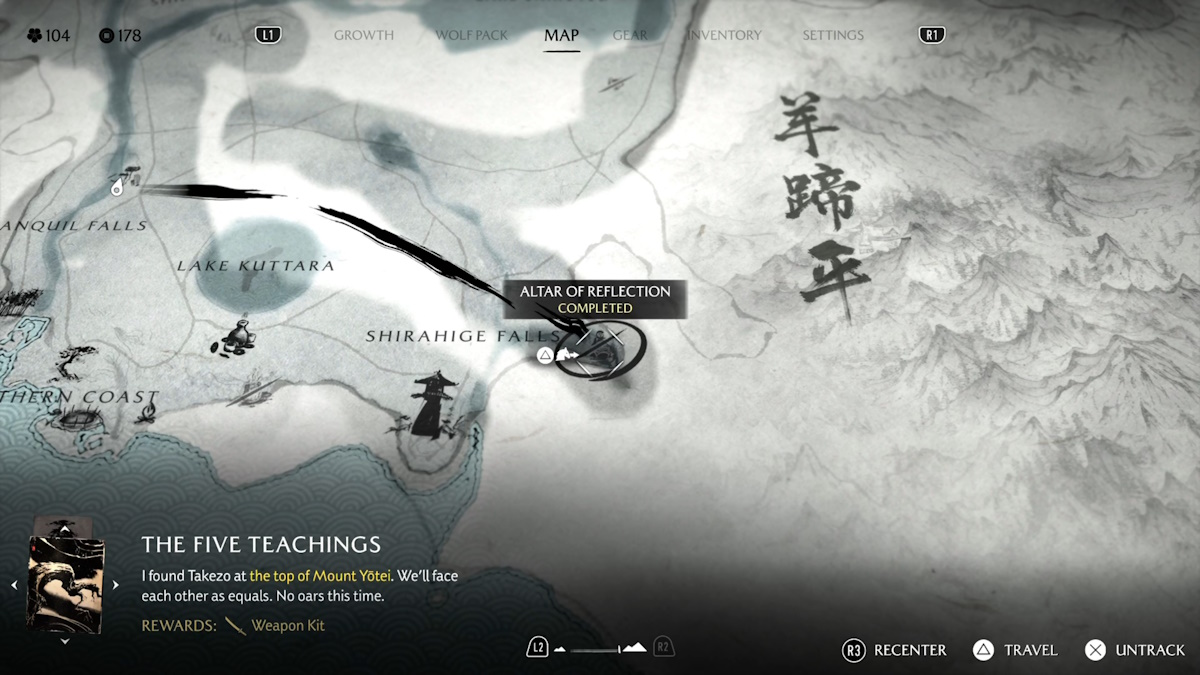Click the Recenter map option
The width and height of the screenshot is (1200, 675).
(894, 650)
